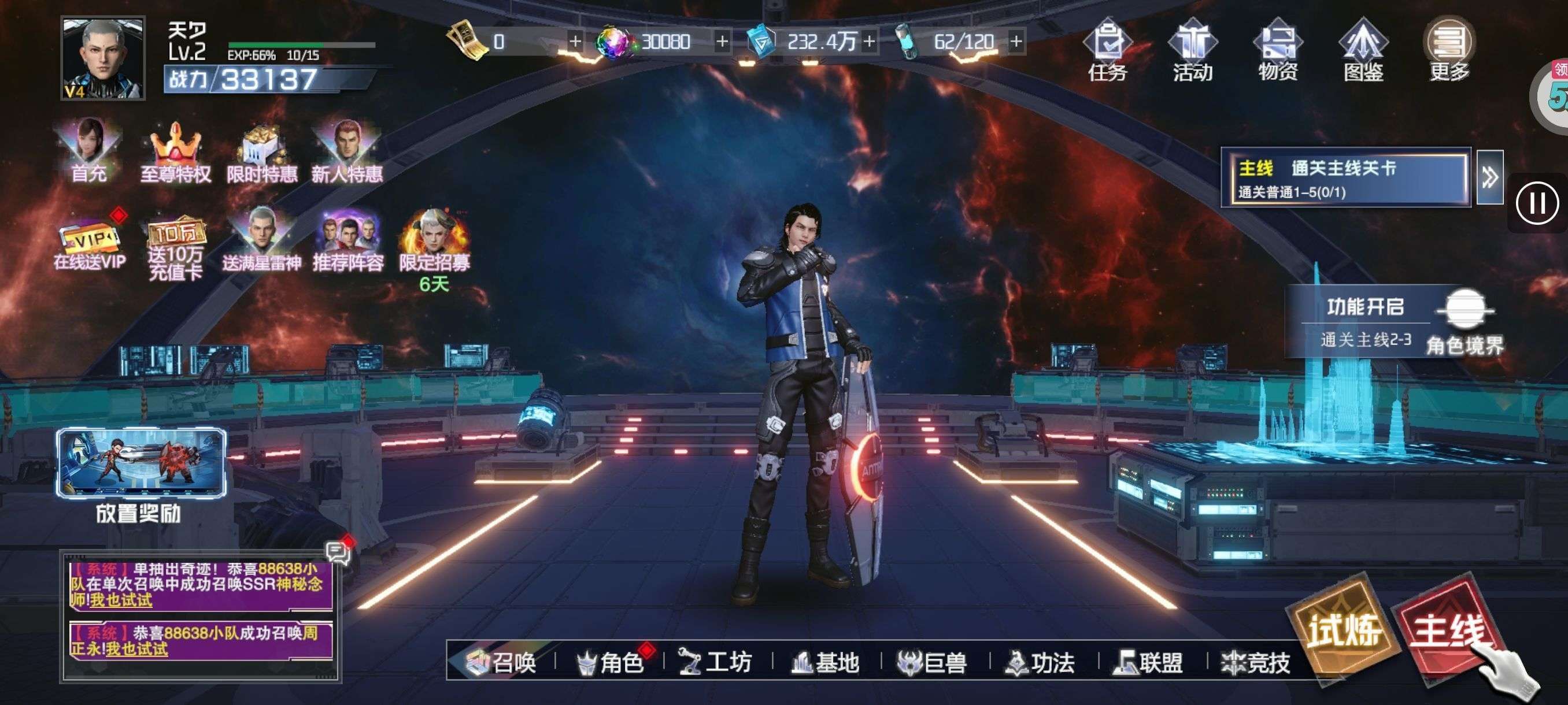
Task: Open the 图鉴 codex
Action: tap(1363, 53)
